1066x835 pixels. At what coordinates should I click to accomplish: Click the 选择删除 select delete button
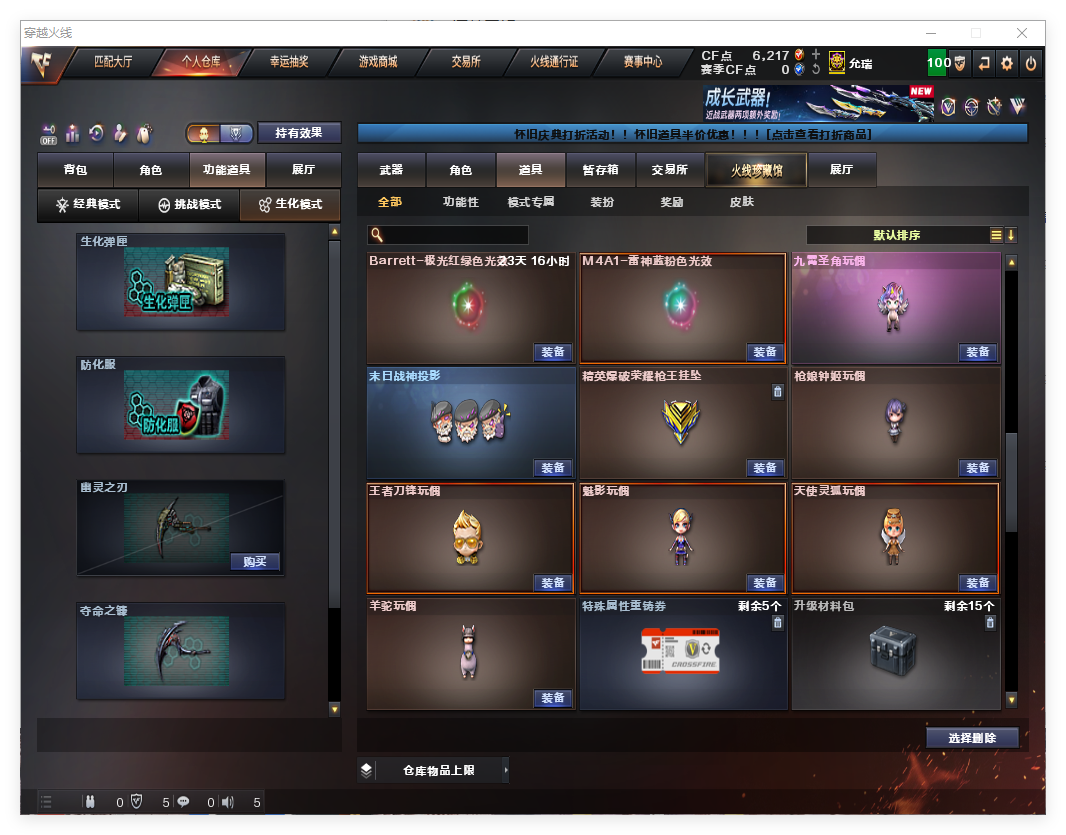click(972, 738)
